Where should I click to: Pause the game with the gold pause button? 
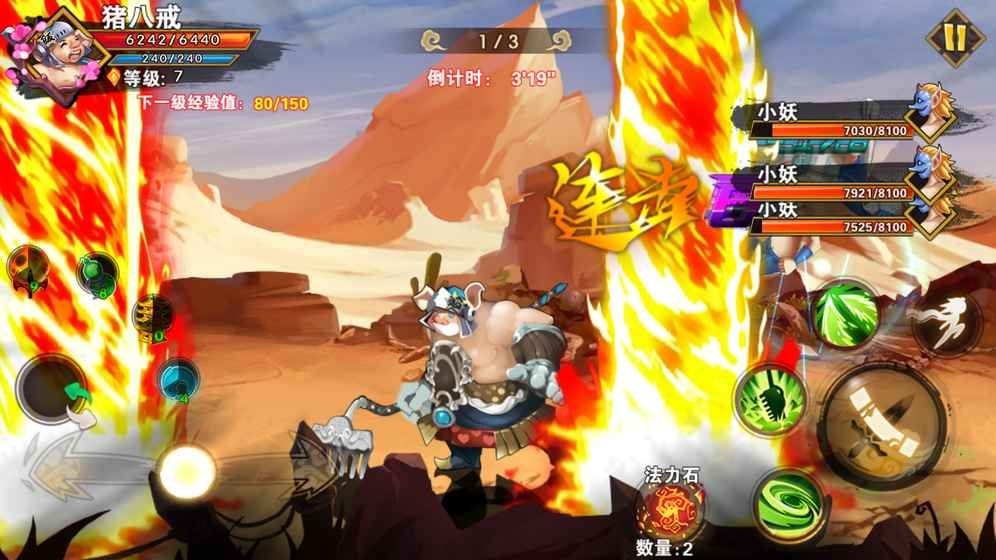[x=954, y=39]
